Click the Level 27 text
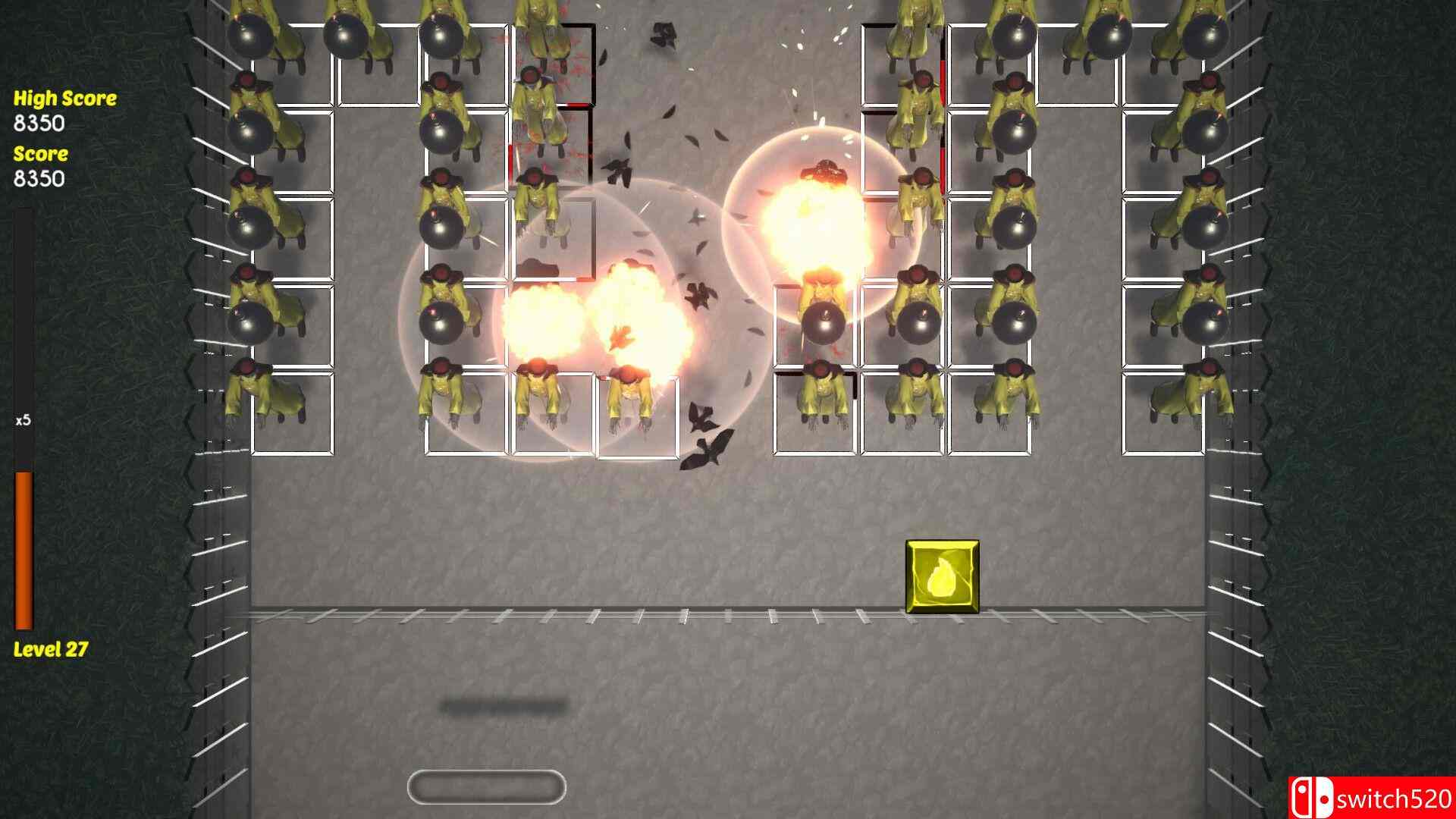Screen dimensions: 1456x819 tap(51, 649)
